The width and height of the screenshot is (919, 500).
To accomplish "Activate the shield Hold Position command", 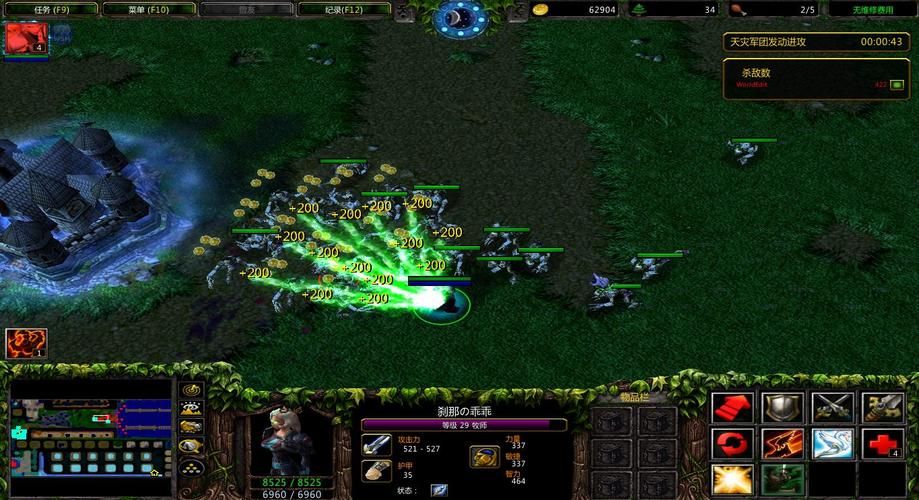I will point(782,407).
